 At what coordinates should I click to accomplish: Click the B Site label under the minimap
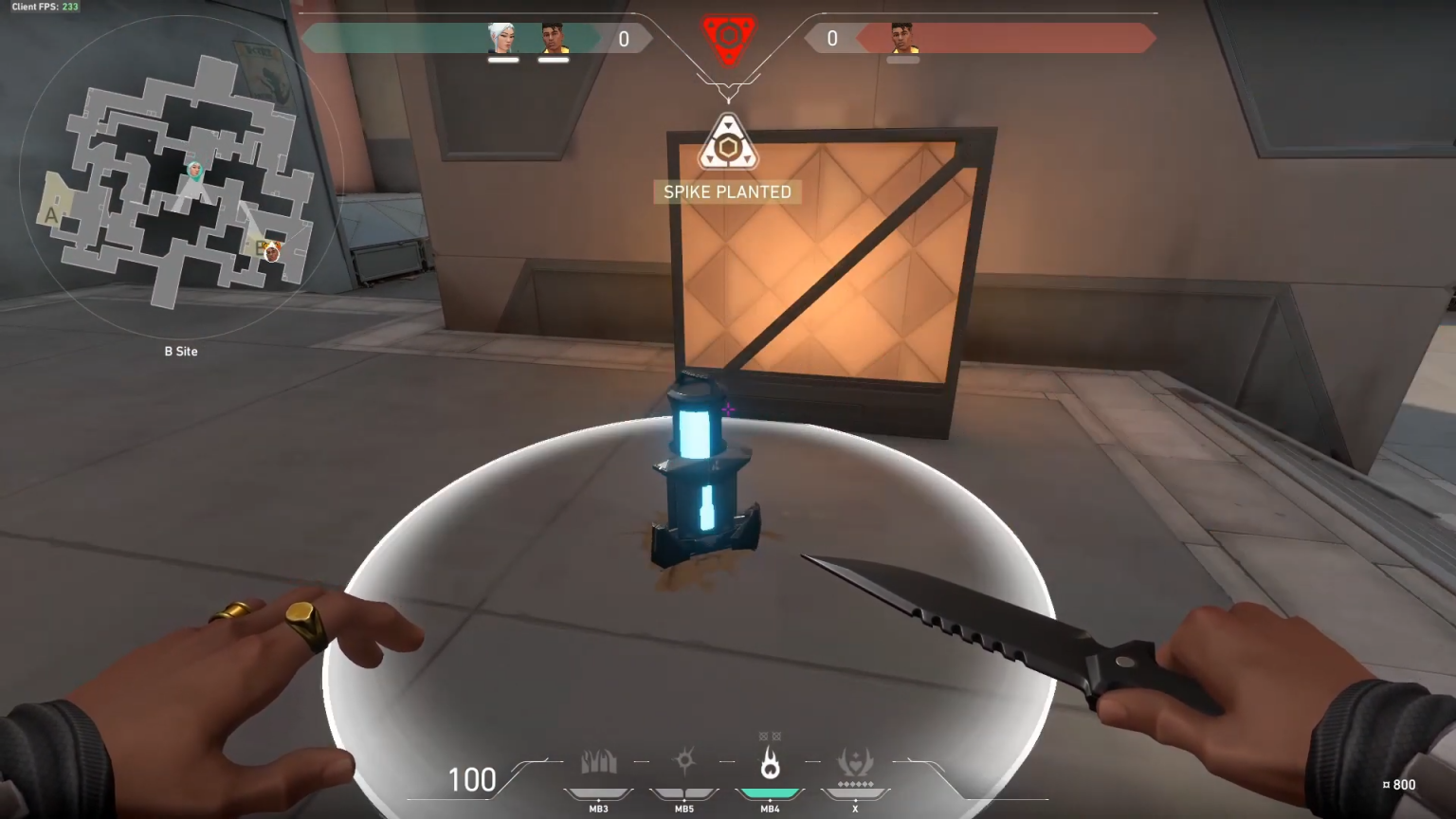click(x=180, y=351)
